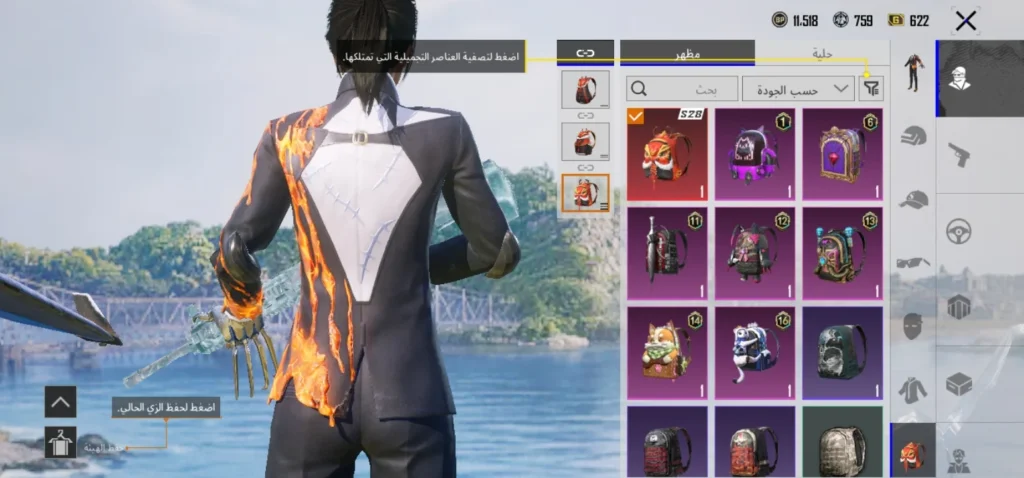Toggle the owned cosmetics filter funnel icon

click(872, 88)
